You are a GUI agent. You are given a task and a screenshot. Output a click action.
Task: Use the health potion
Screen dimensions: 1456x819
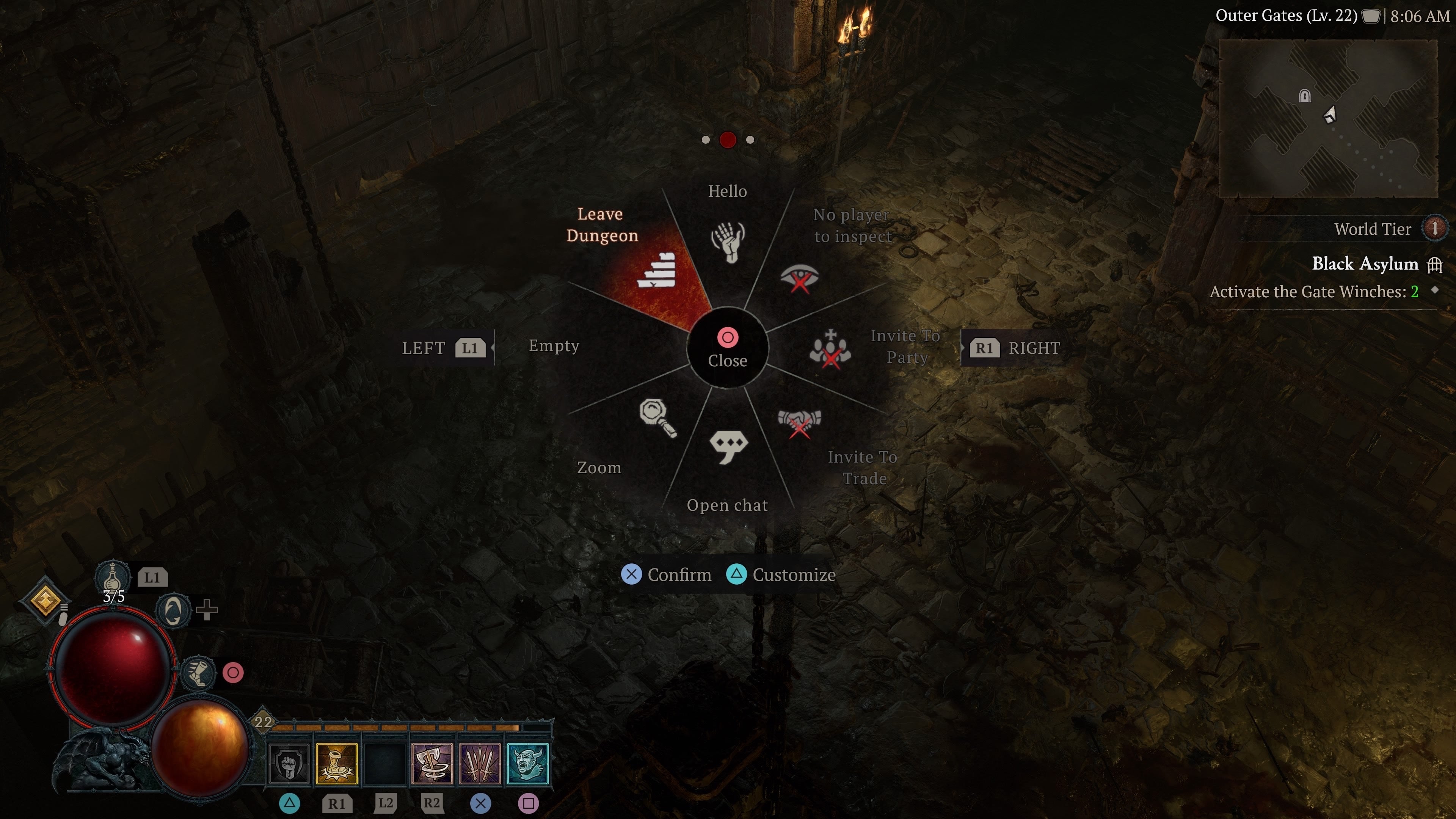coord(113,577)
